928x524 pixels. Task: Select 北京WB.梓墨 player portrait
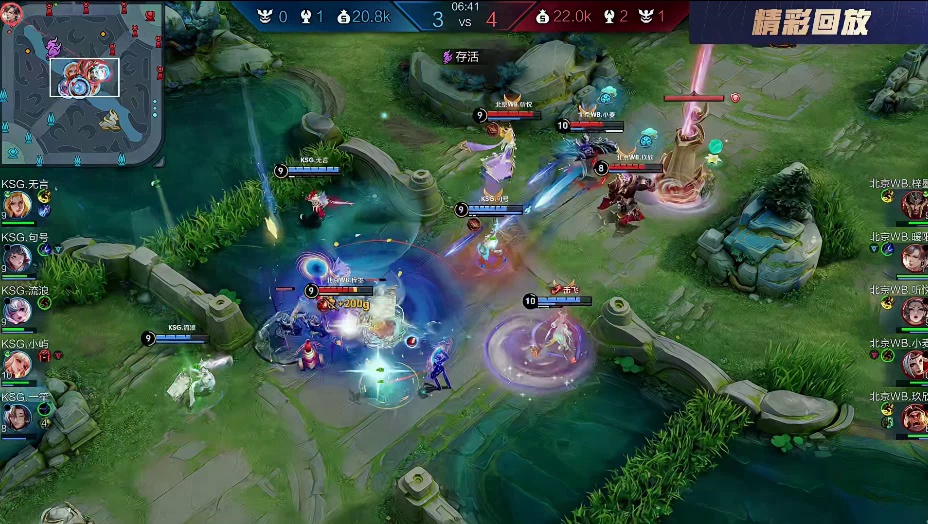(913, 205)
